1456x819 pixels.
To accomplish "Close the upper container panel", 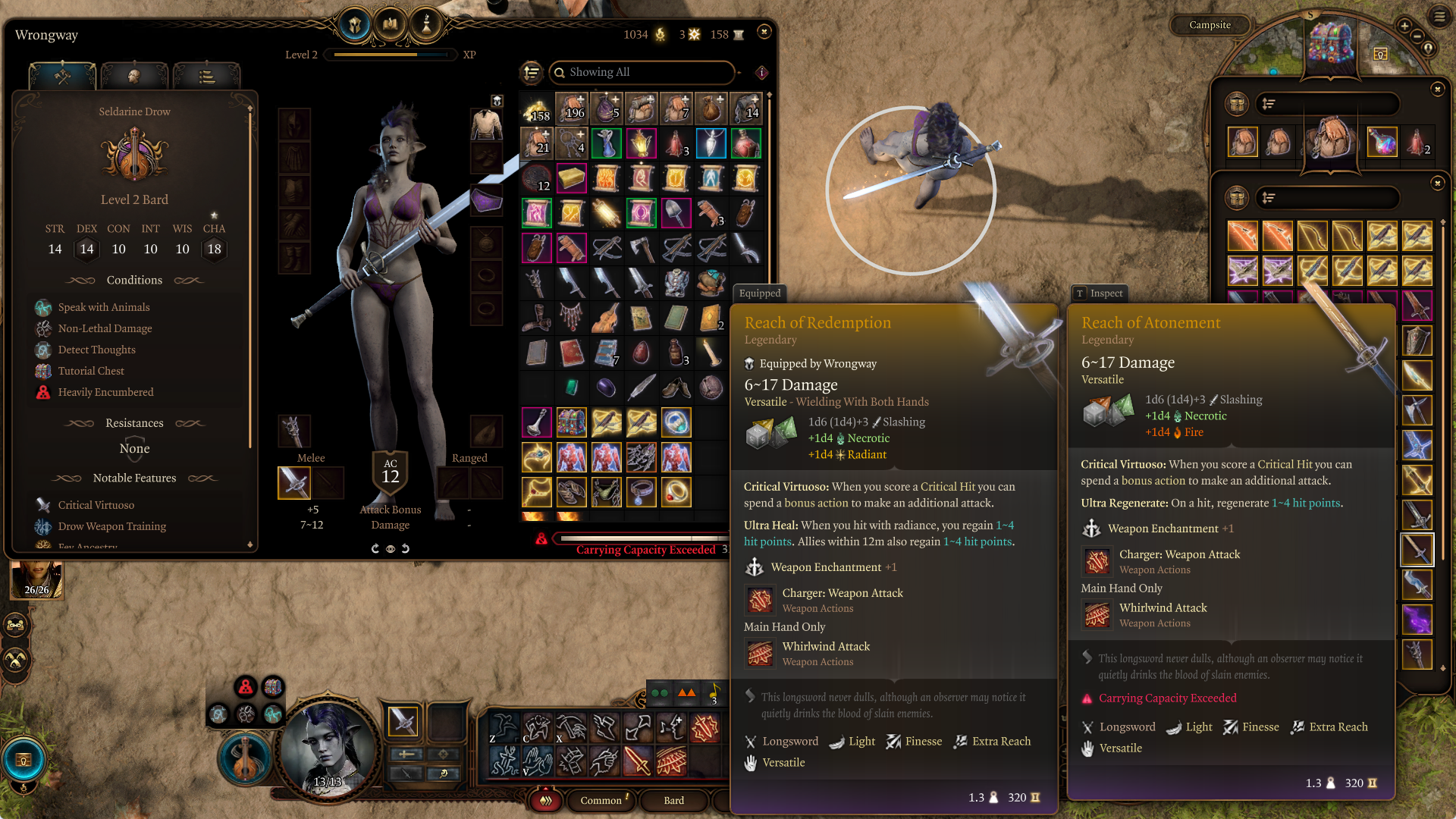I will pos(1437,89).
